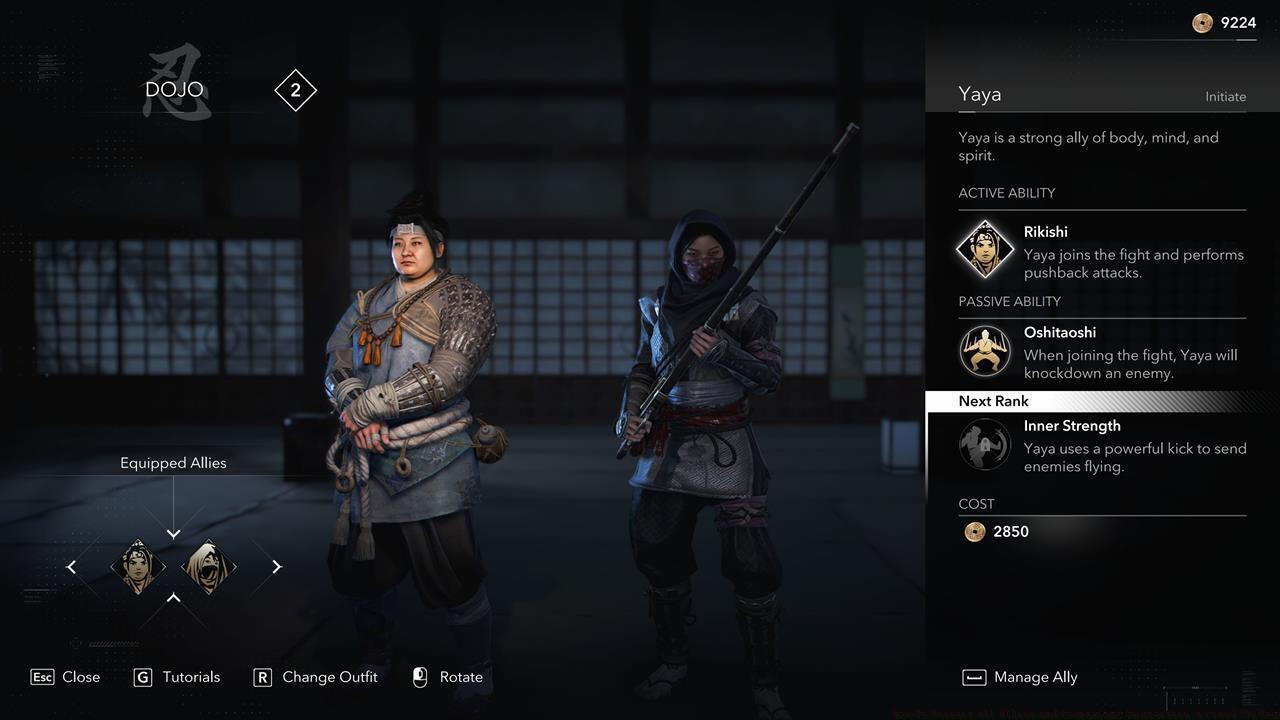Viewport: 1280px width, 720px height.
Task: Select Yaya's portrait in Equipped Allies
Action: click(138, 567)
